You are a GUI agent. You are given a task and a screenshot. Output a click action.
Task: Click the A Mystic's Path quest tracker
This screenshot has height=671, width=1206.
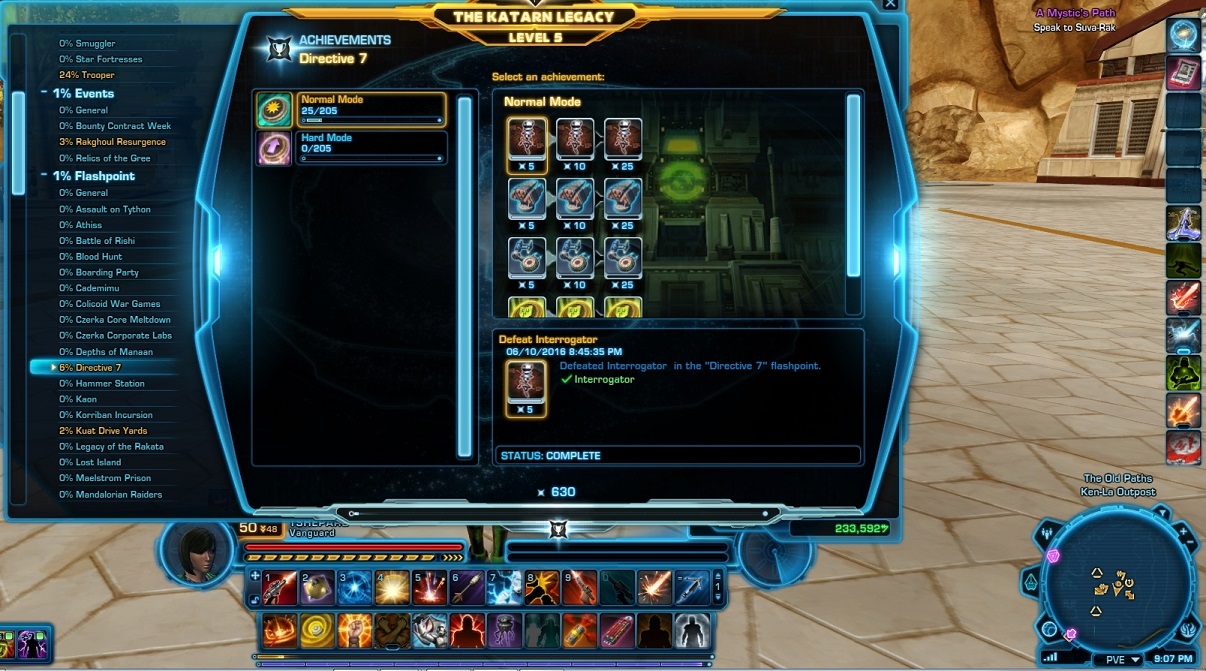coord(1074,13)
